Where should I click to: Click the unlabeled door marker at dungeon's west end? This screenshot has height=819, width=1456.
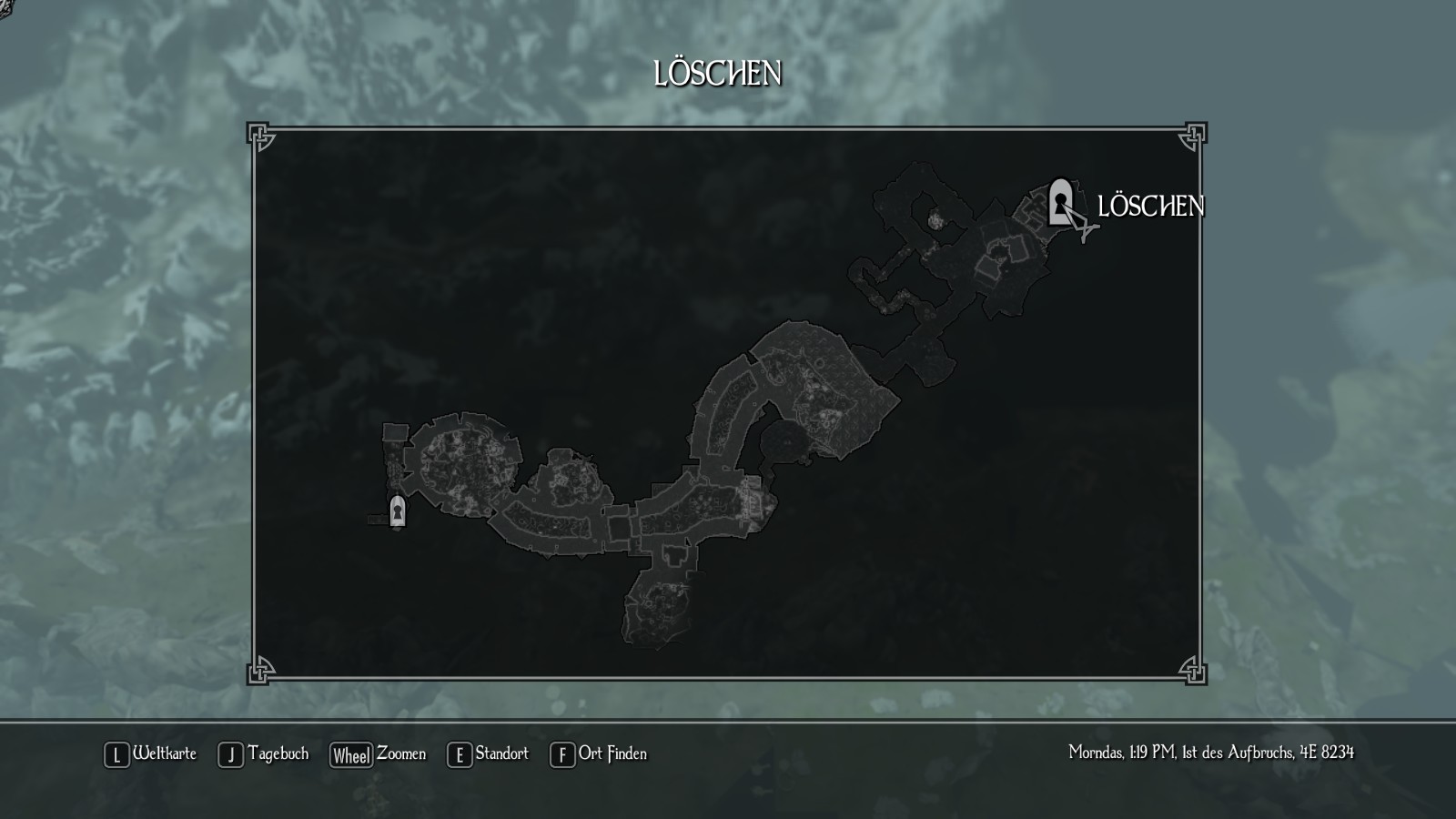point(398,511)
